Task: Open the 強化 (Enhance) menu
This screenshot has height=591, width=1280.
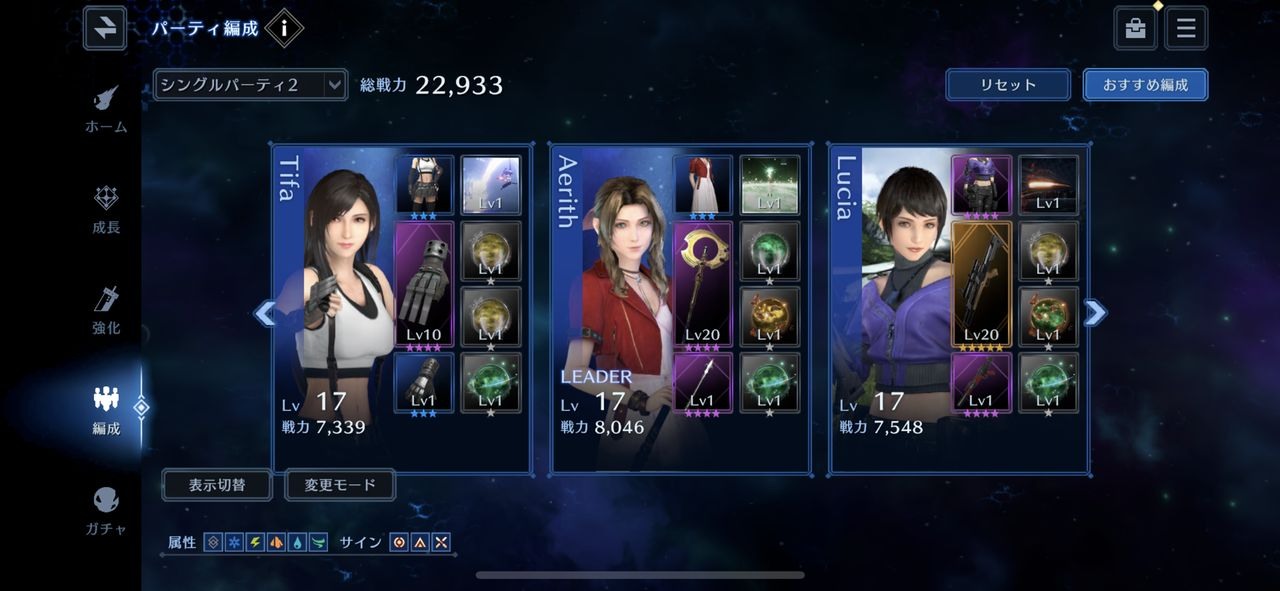Action: pos(106,310)
